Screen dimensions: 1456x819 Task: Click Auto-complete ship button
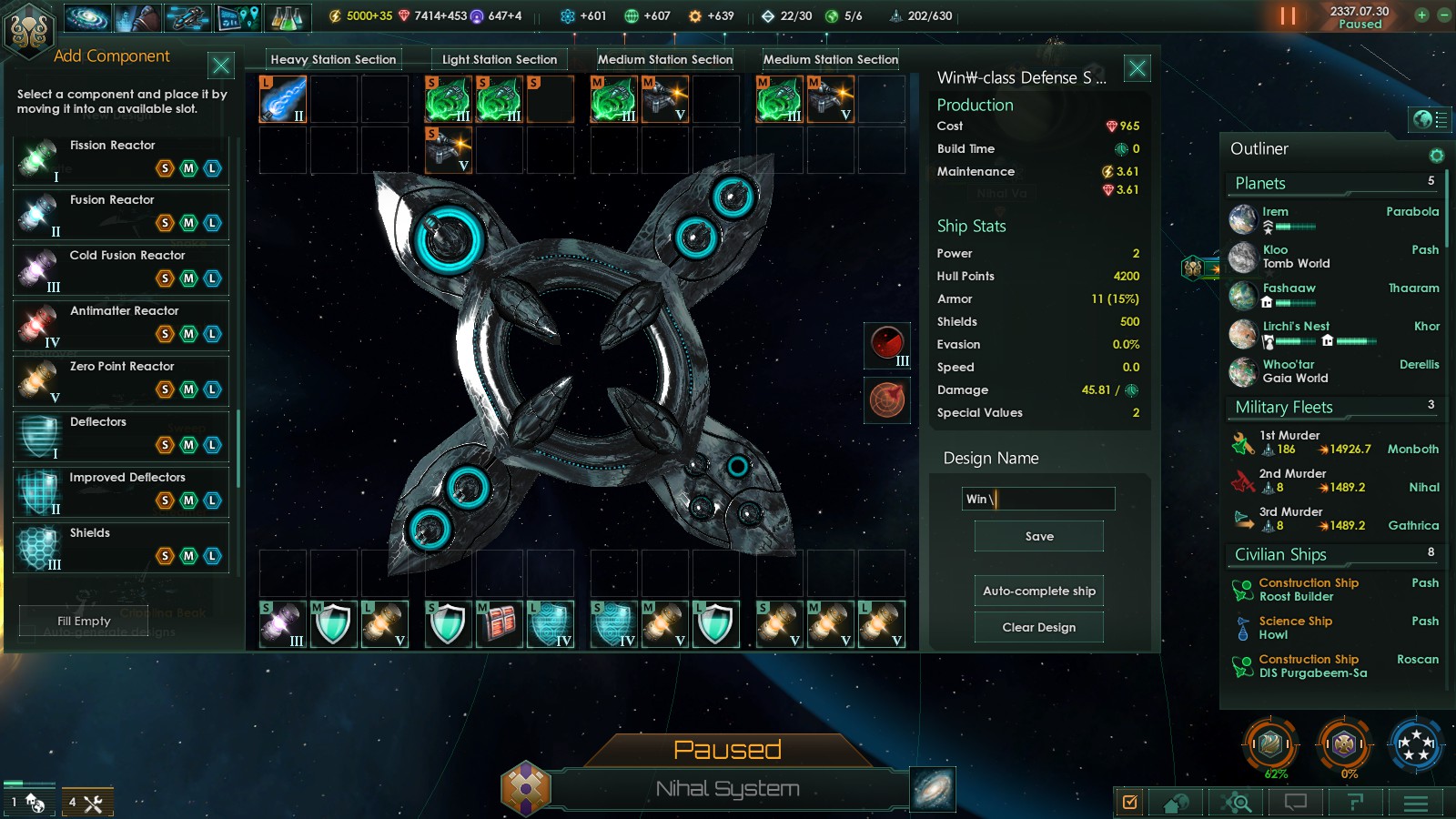(1038, 591)
